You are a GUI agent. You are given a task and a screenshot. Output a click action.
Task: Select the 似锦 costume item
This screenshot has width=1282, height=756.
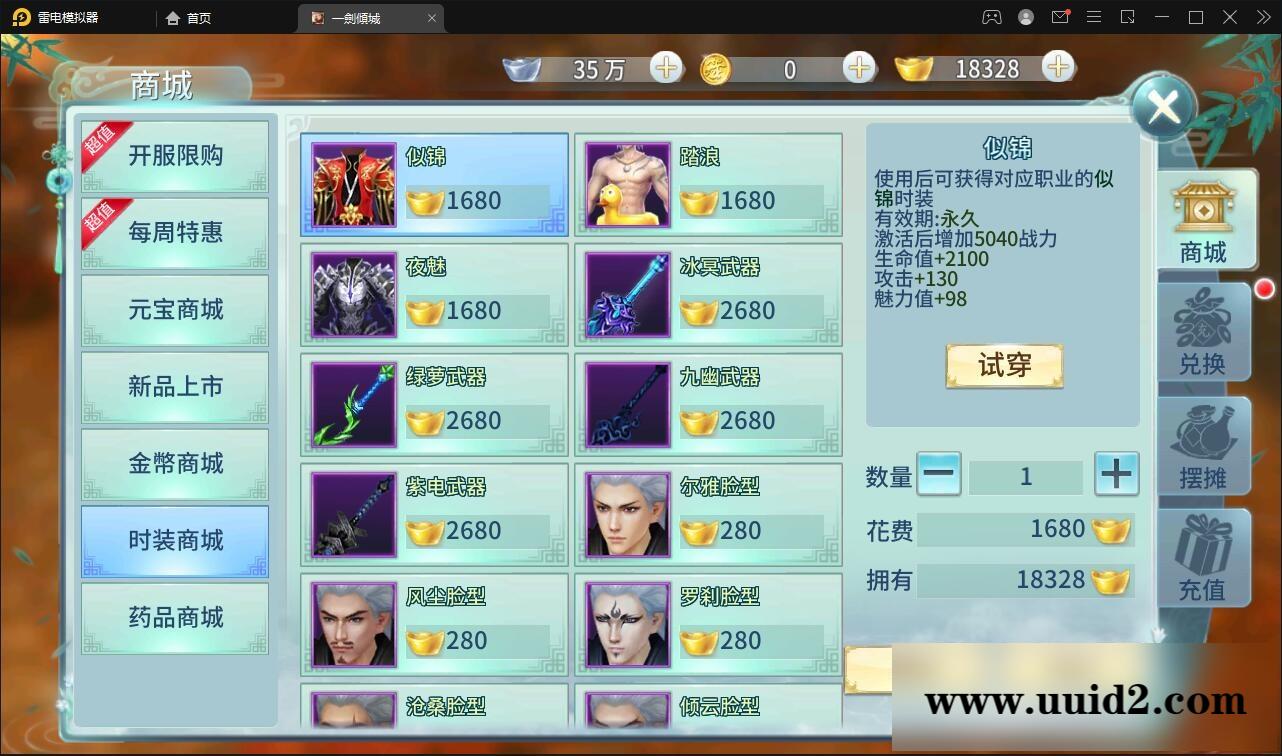click(x=433, y=183)
